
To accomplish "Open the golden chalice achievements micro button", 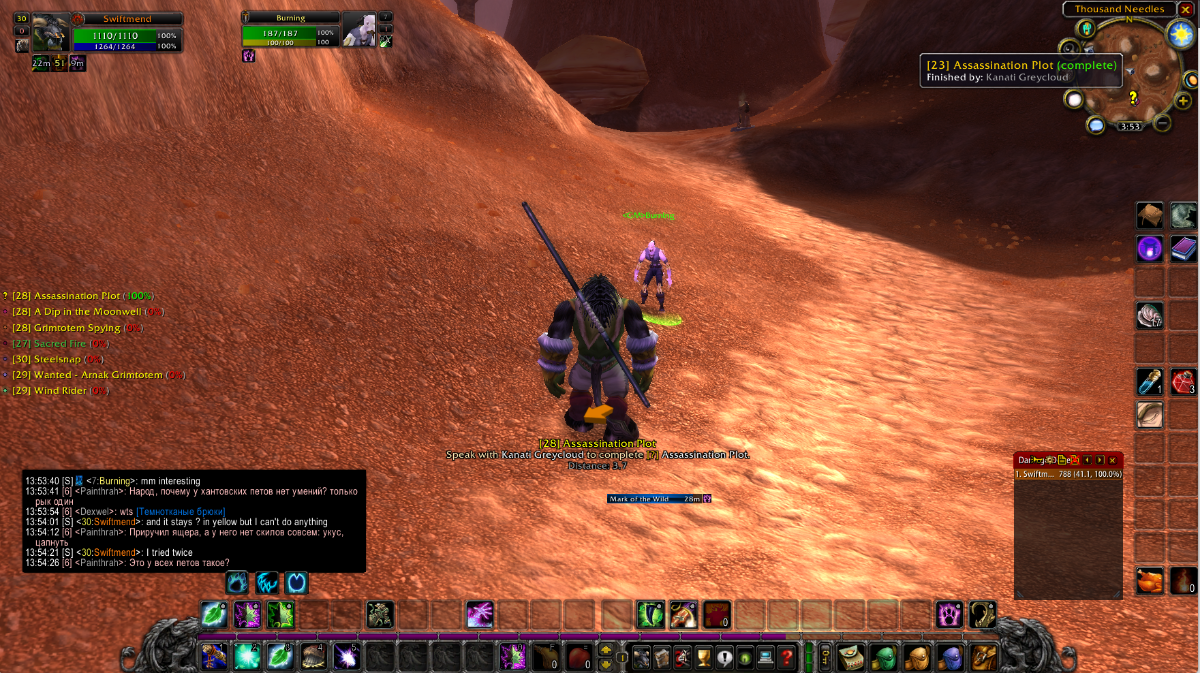I will (702, 657).
